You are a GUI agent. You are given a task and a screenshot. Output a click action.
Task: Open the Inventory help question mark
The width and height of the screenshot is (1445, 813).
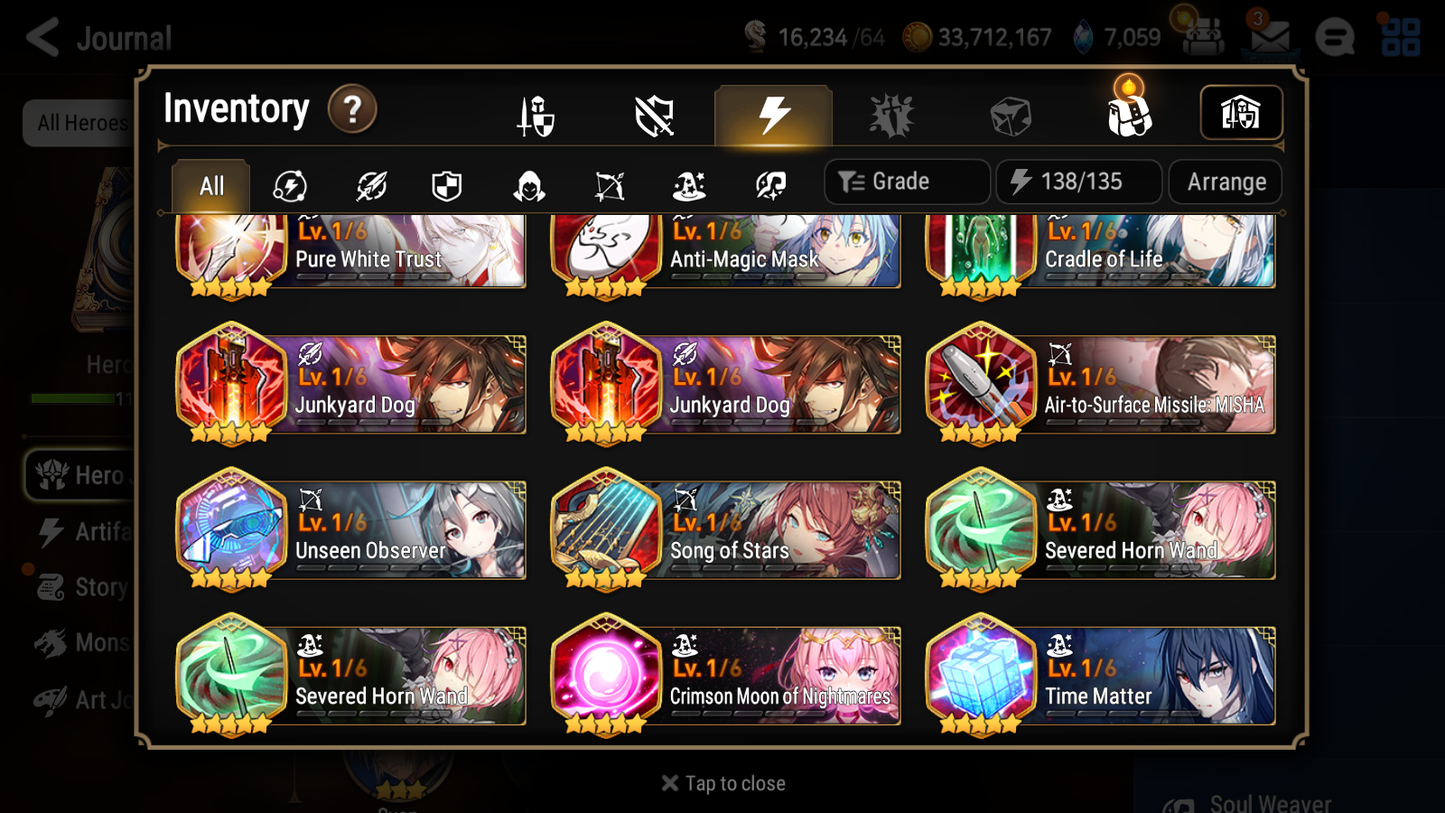pyautogui.click(x=352, y=110)
